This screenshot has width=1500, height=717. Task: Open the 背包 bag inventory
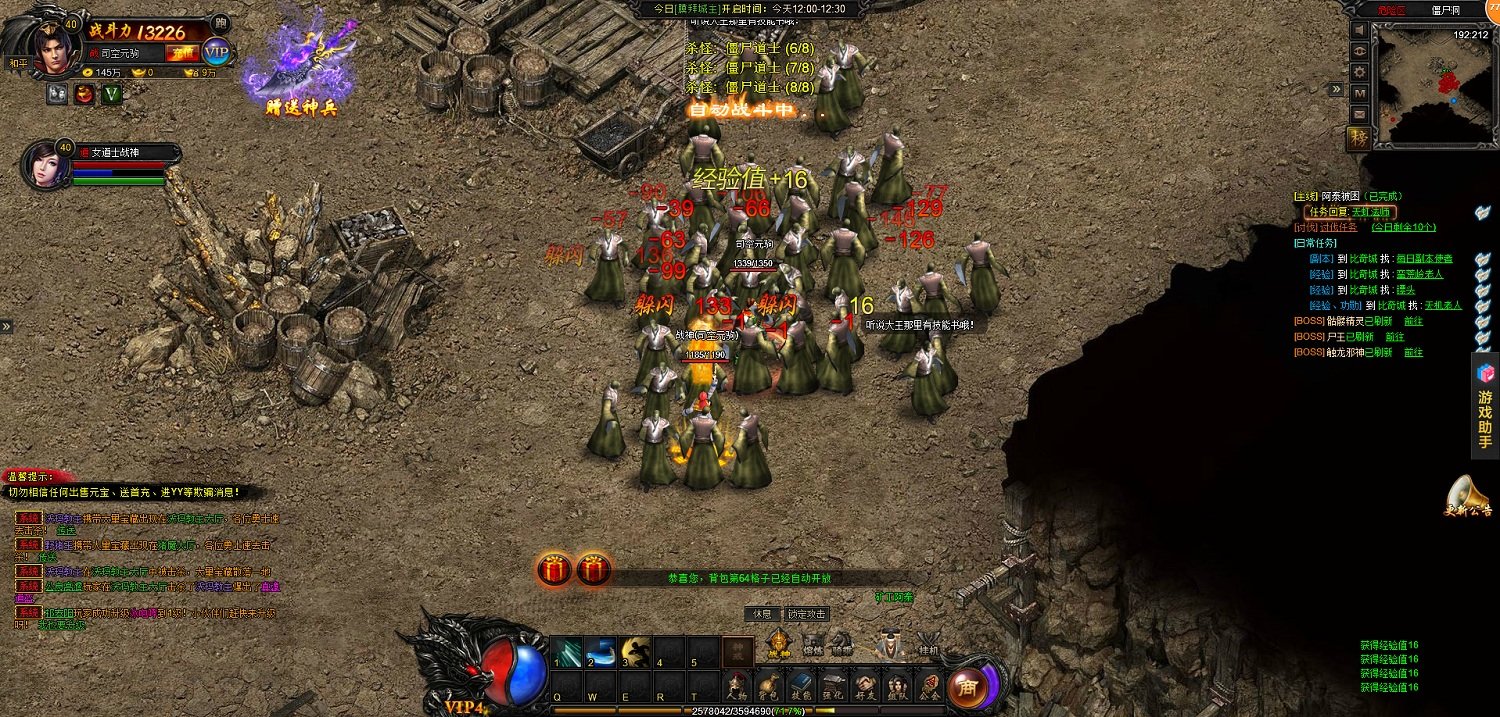(x=769, y=686)
